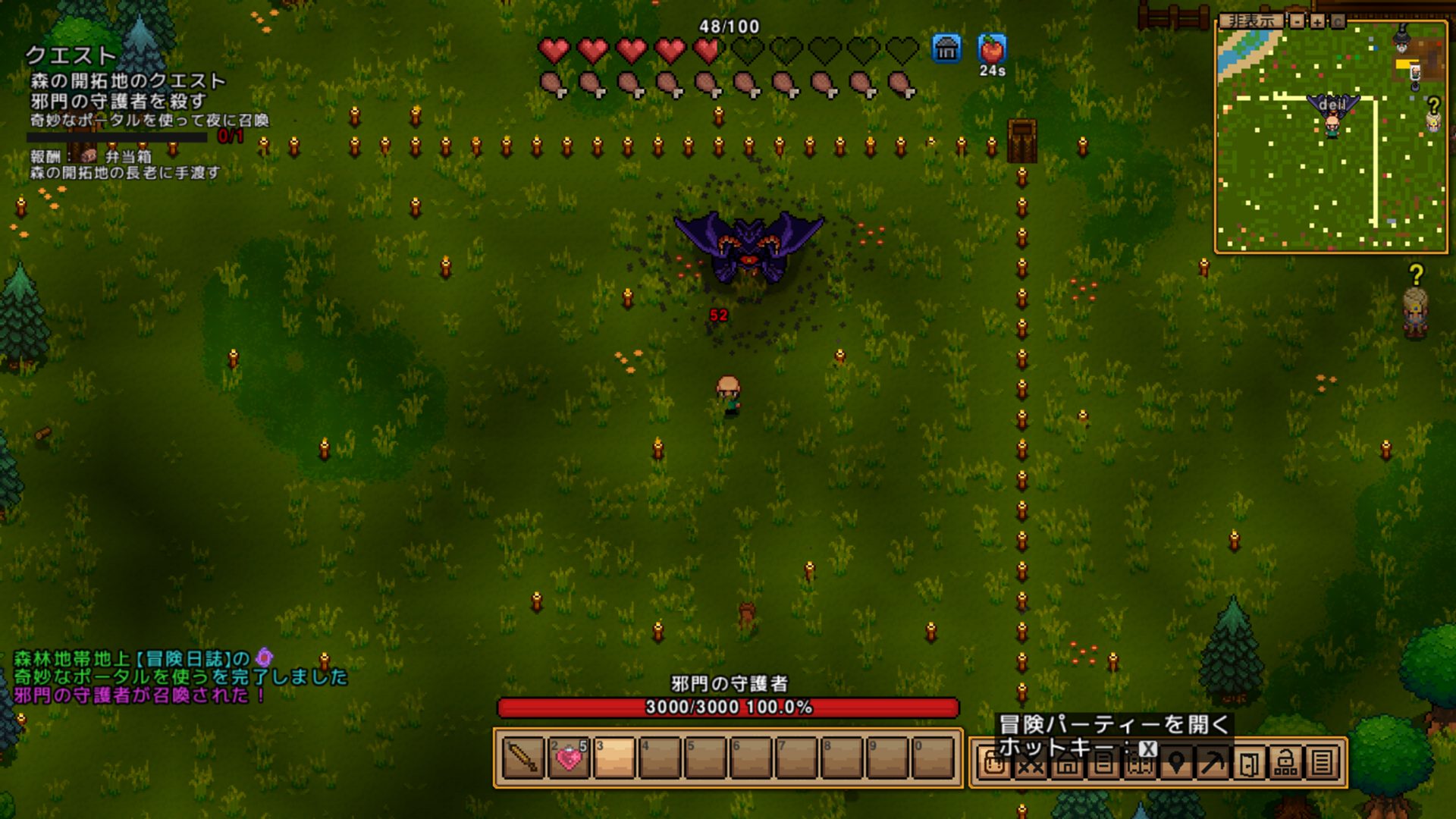
Task: Click the pickaxe toolbar button
Action: point(1213,763)
